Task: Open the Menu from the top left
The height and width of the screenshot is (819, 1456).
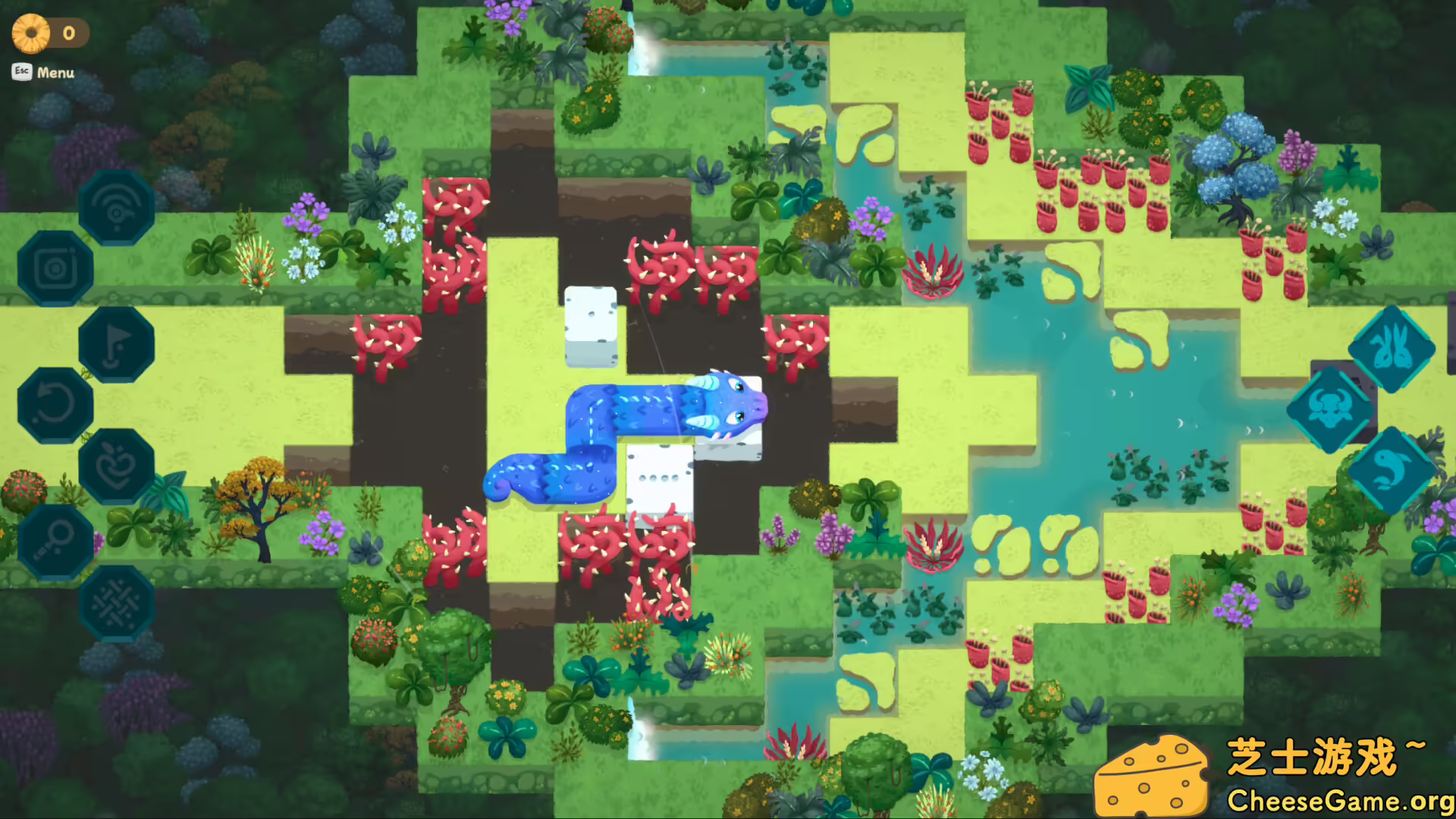Action: click(x=55, y=73)
